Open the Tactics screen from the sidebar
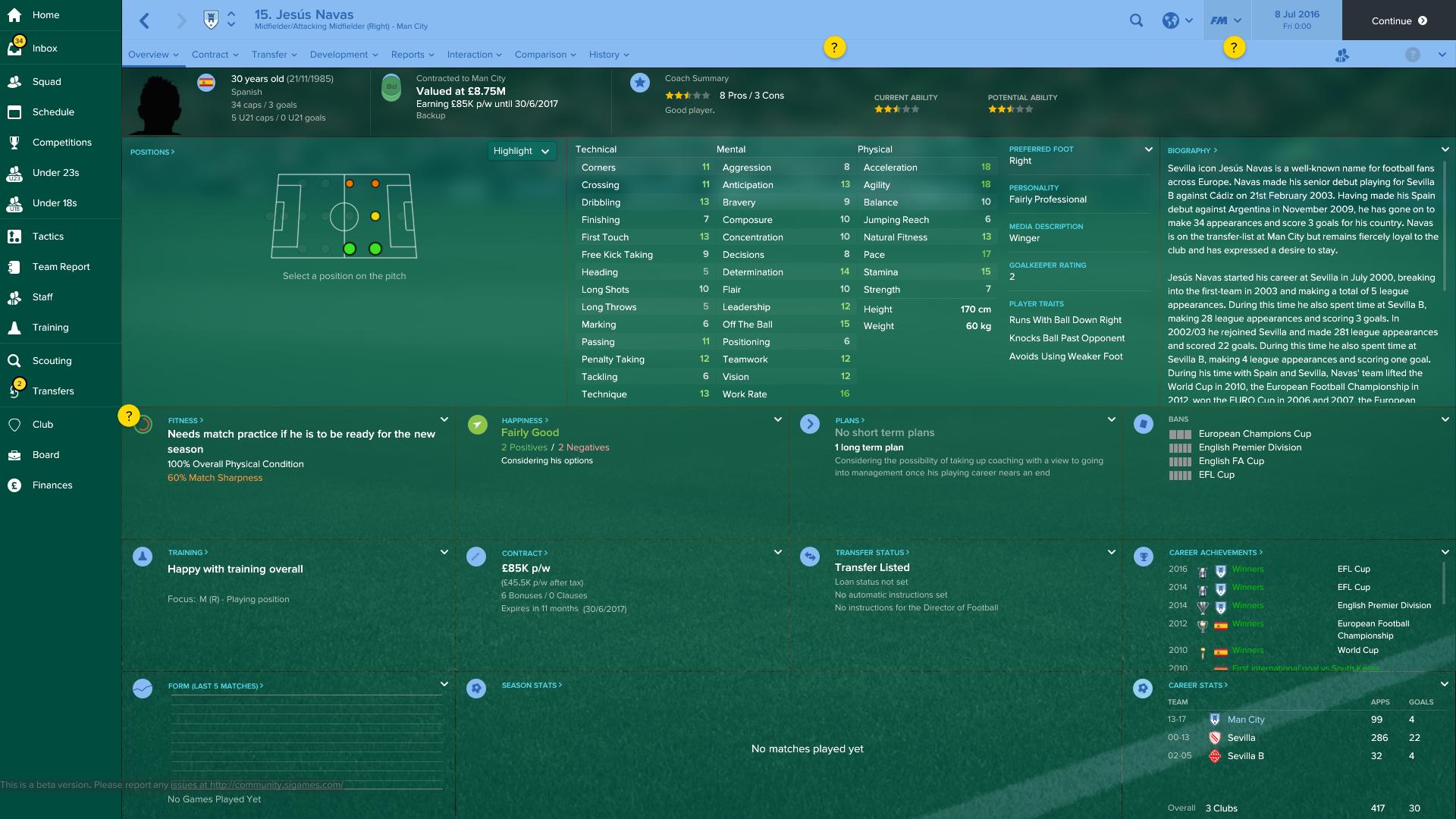Viewport: 1456px width, 819px height. (x=48, y=236)
